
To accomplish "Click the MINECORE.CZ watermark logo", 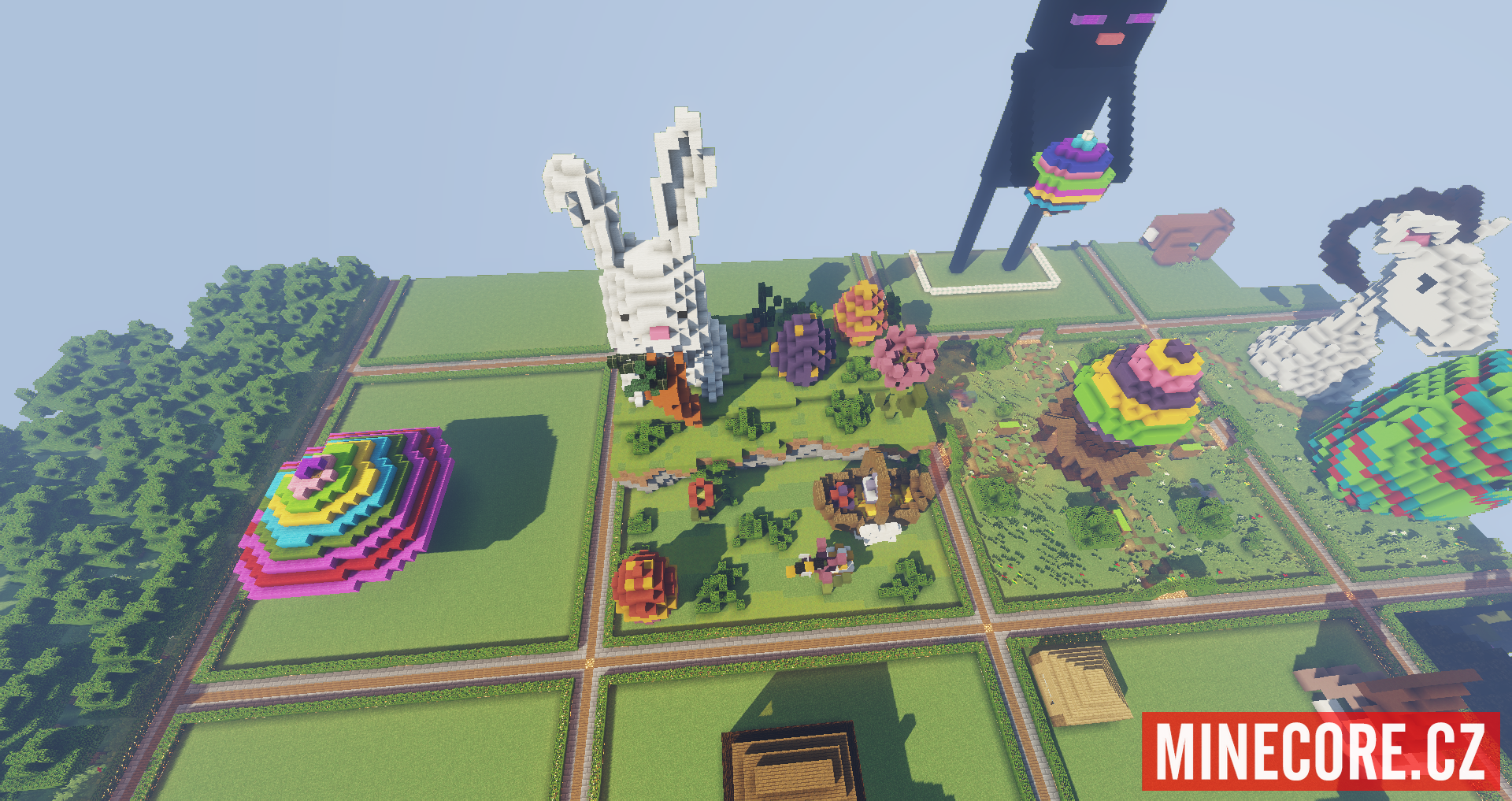I will [x=1321, y=751].
